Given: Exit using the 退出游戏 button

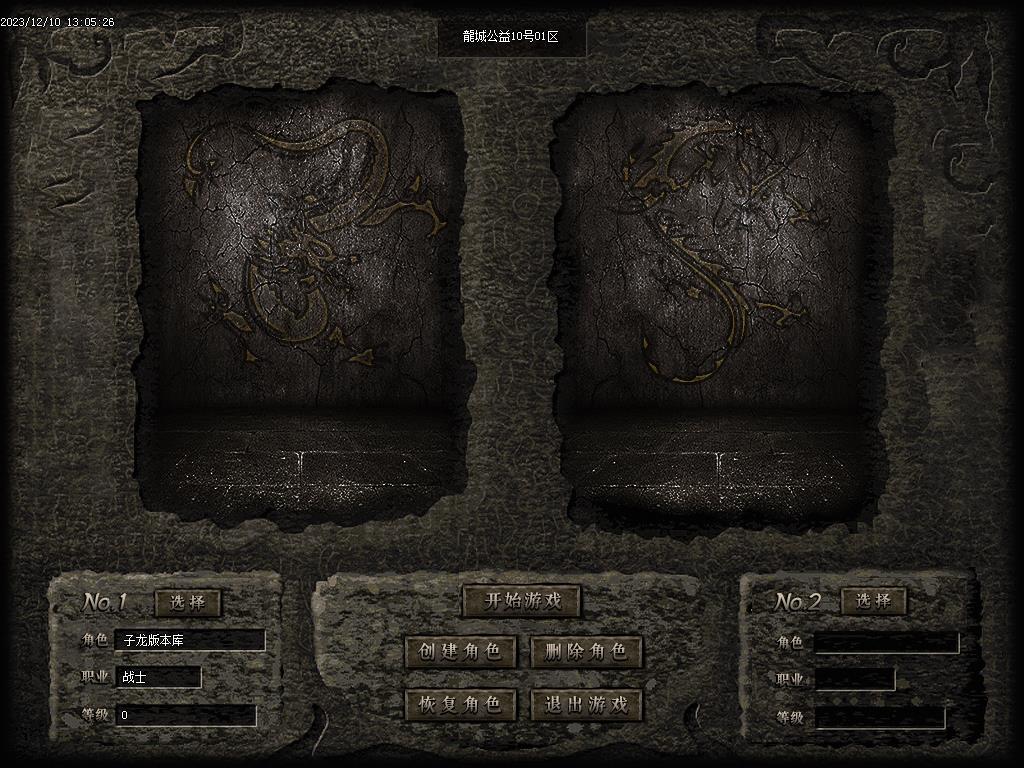Looking at the screenshot, I should (x=586, y=704).
